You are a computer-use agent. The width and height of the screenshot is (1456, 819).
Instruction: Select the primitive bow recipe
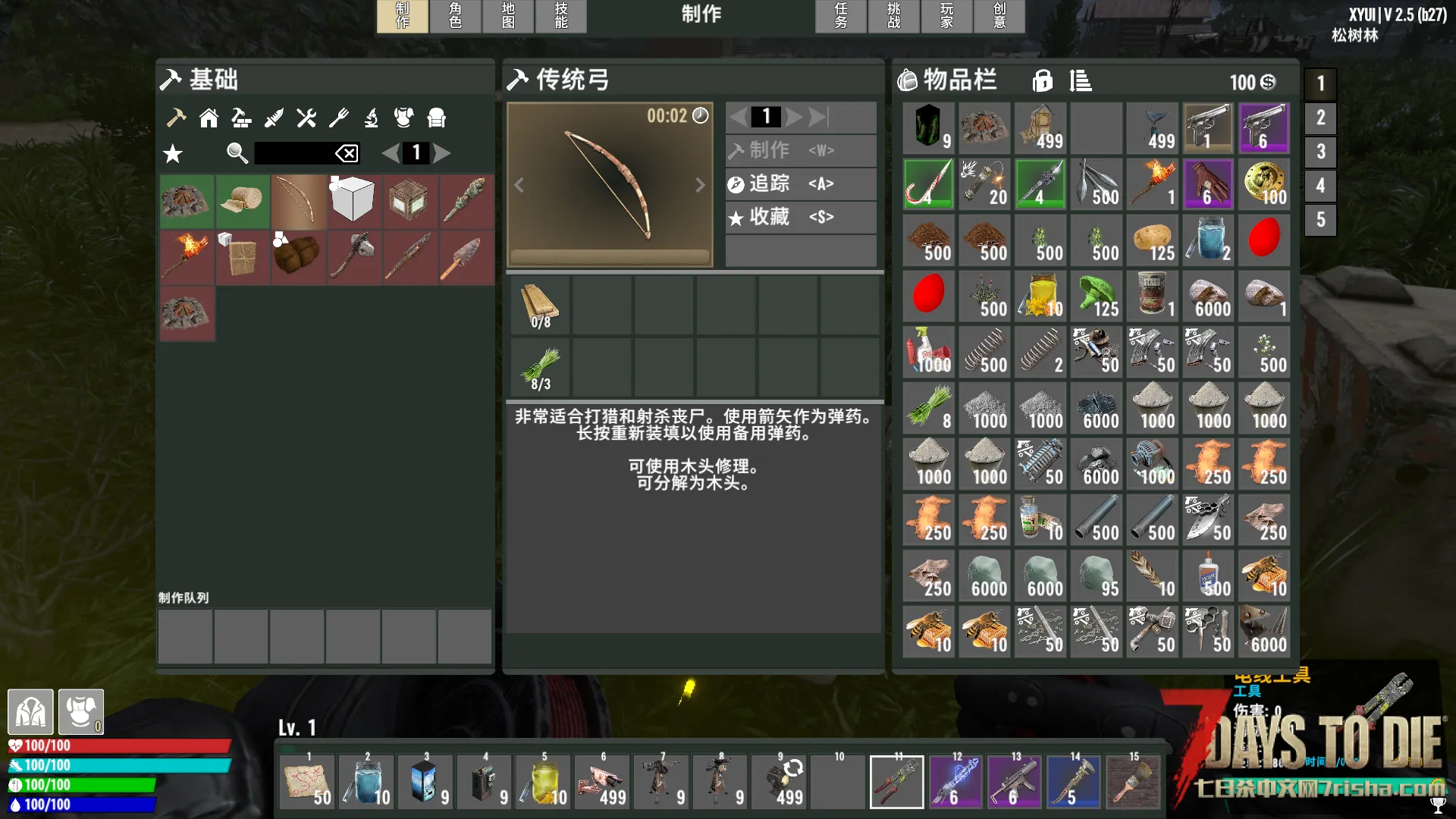pyautogui.click(x=299, y=202)
